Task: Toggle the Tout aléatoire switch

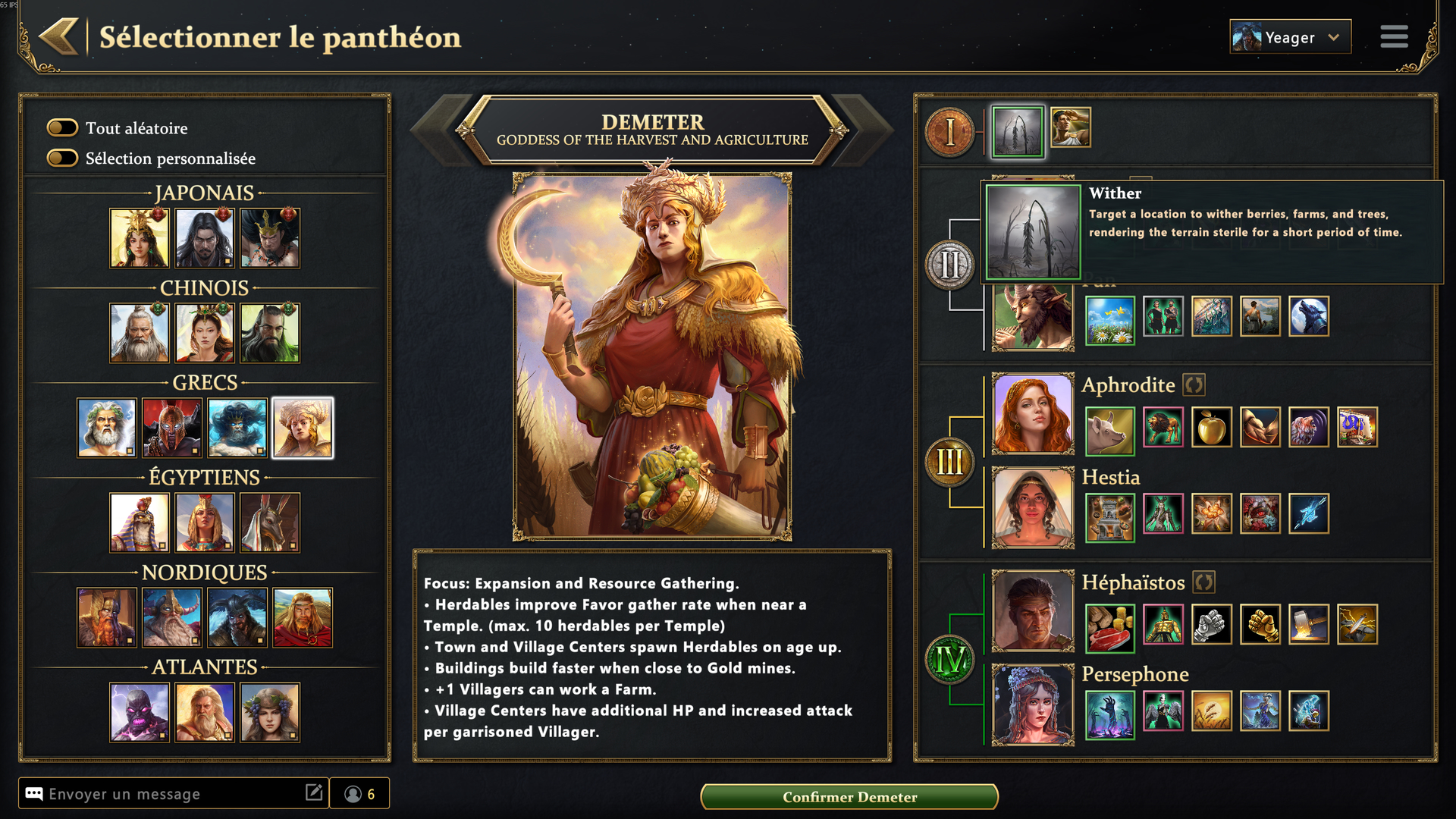Action: point(63,127)
